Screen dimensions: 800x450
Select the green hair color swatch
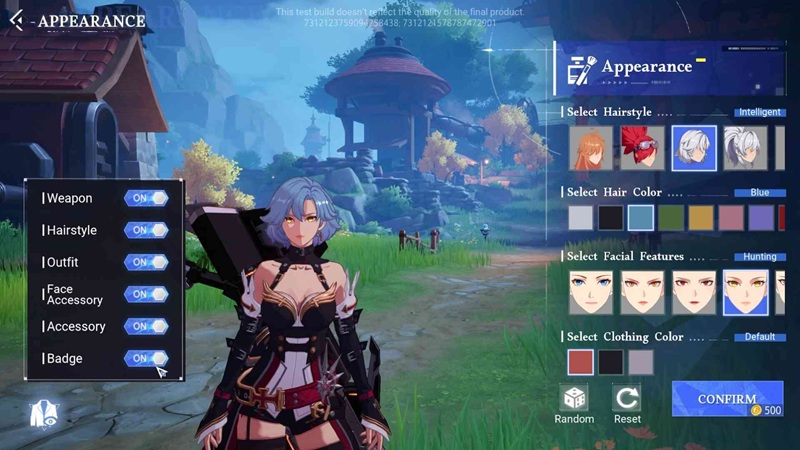tap(671, 217)
